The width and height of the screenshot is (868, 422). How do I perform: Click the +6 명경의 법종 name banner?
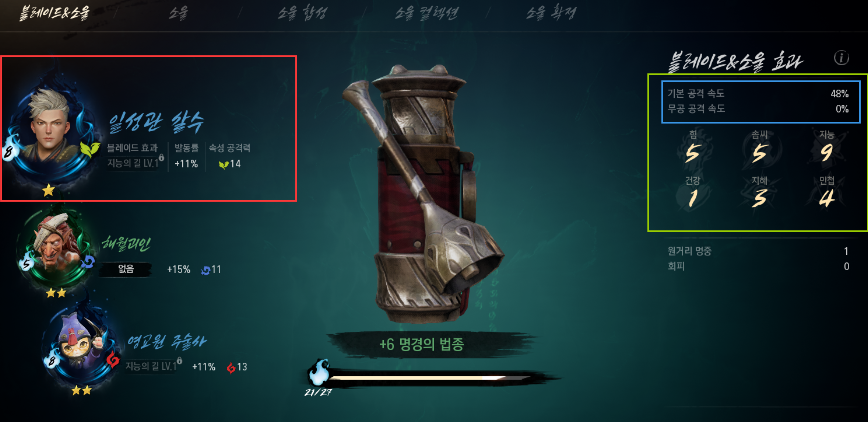421,344
